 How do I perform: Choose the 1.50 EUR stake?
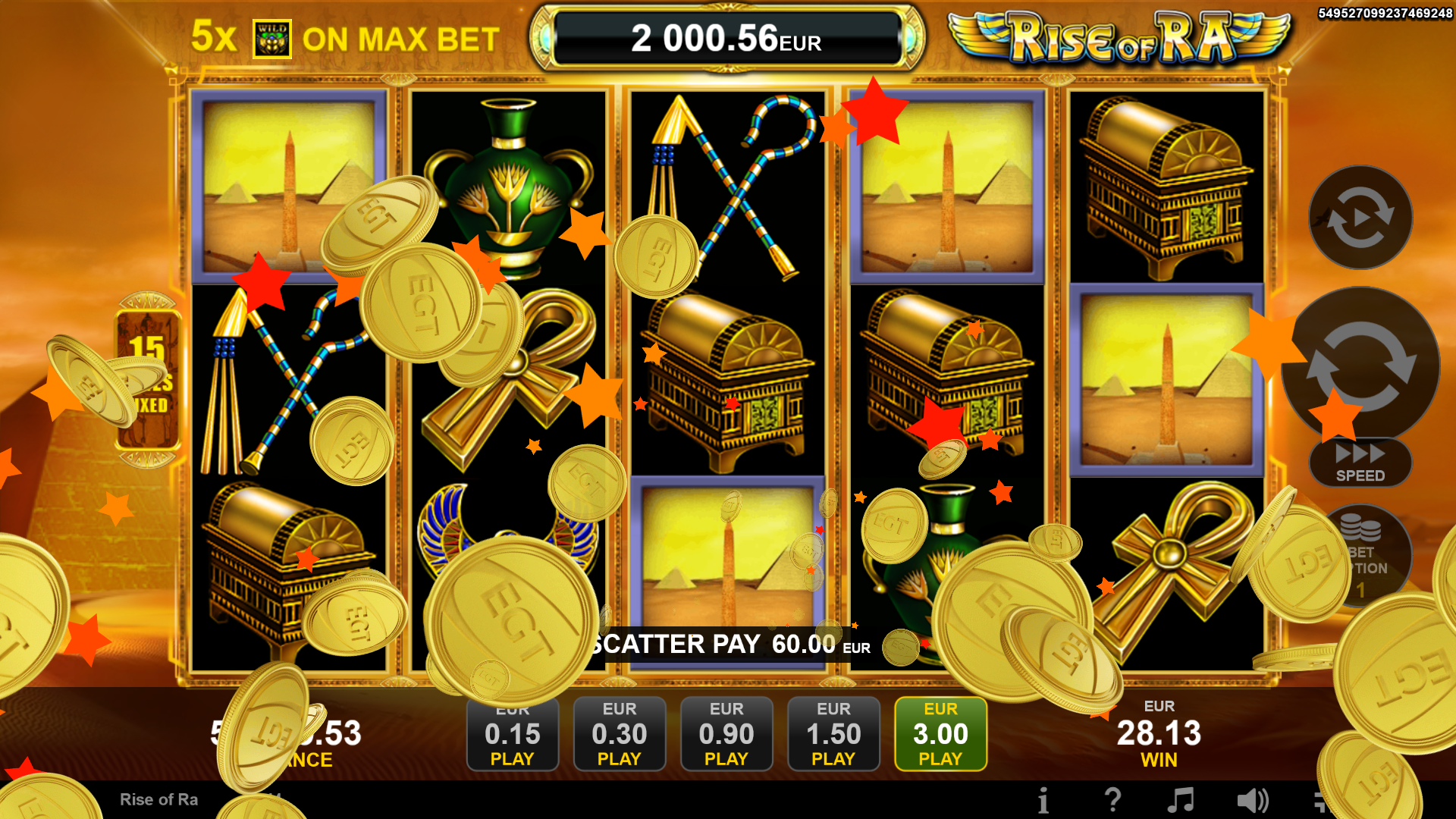pos(833,733)
